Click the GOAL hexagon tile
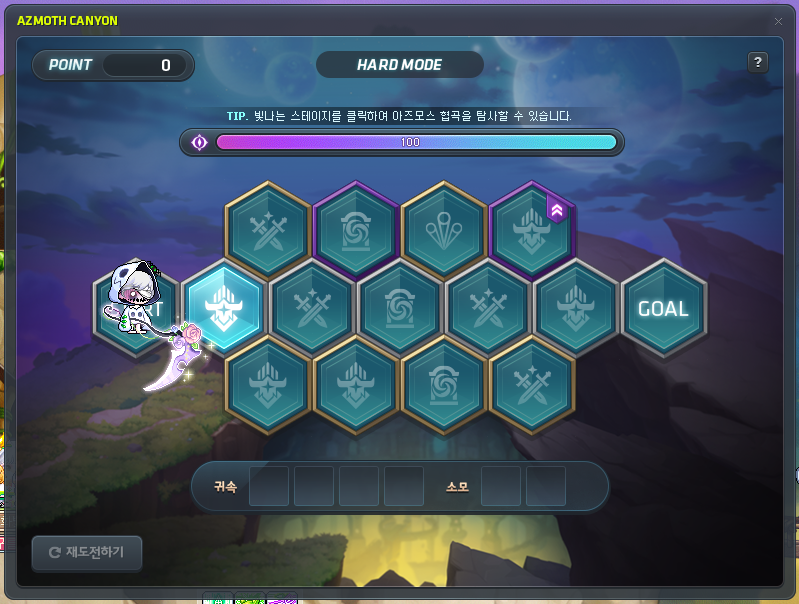799x604 pixels. pyautogui.click(x=664, y=308)
